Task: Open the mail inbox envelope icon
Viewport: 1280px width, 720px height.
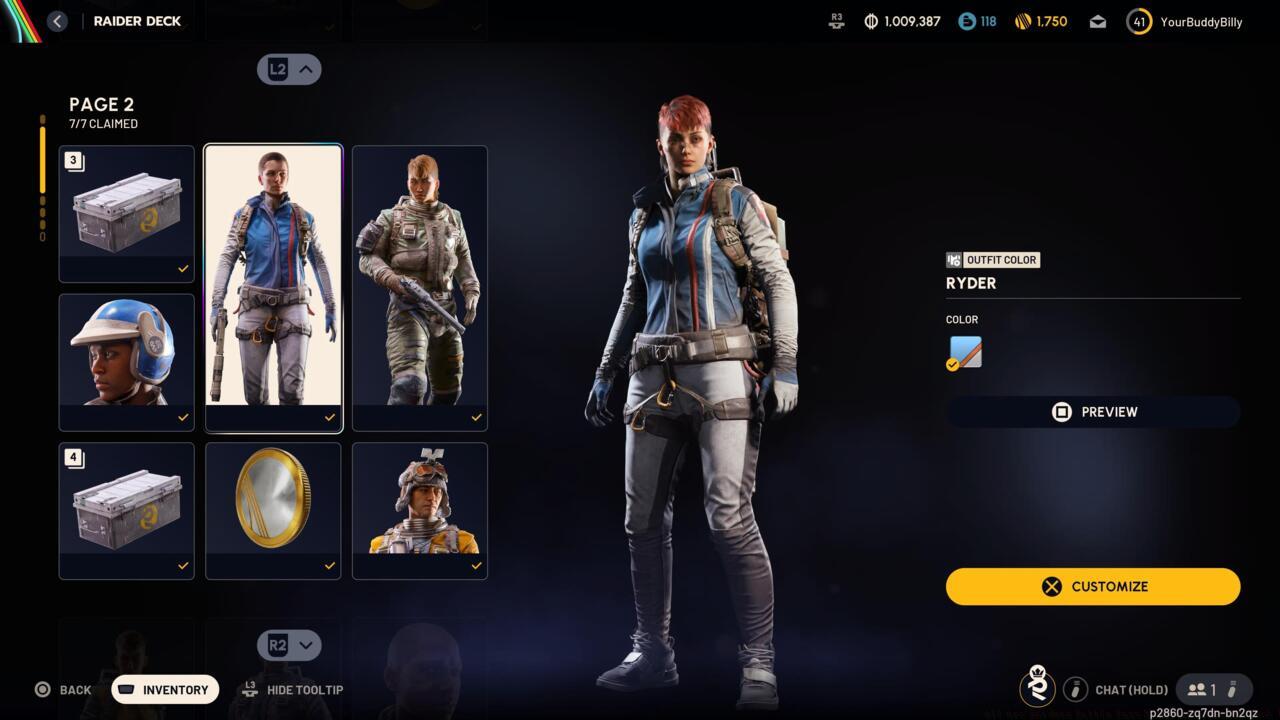Action: pos(1097,20)
